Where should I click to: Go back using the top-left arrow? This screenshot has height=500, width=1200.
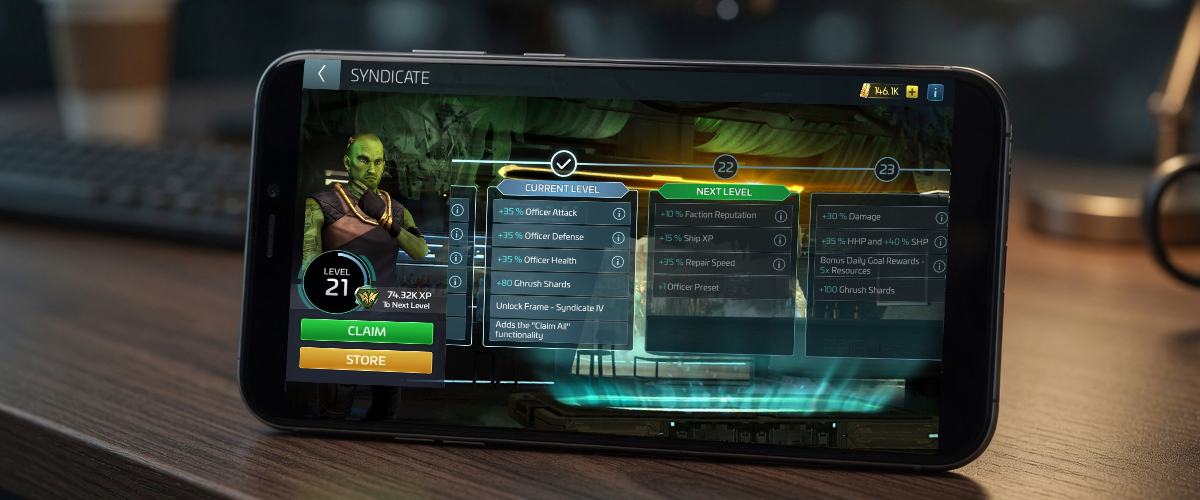[x=322, y=75]
